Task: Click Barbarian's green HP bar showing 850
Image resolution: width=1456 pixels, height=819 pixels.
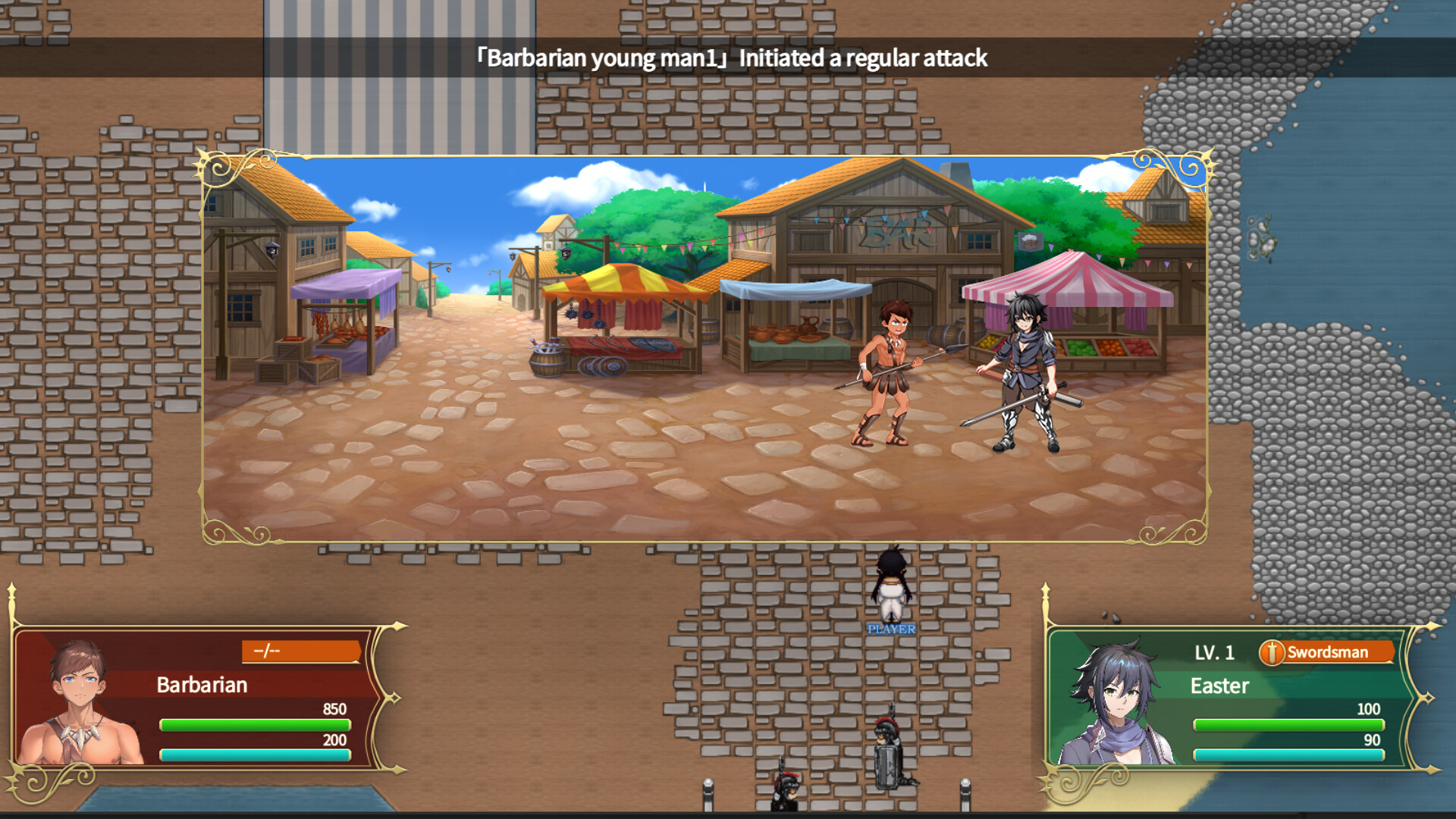Action: (x=254, y=726)
